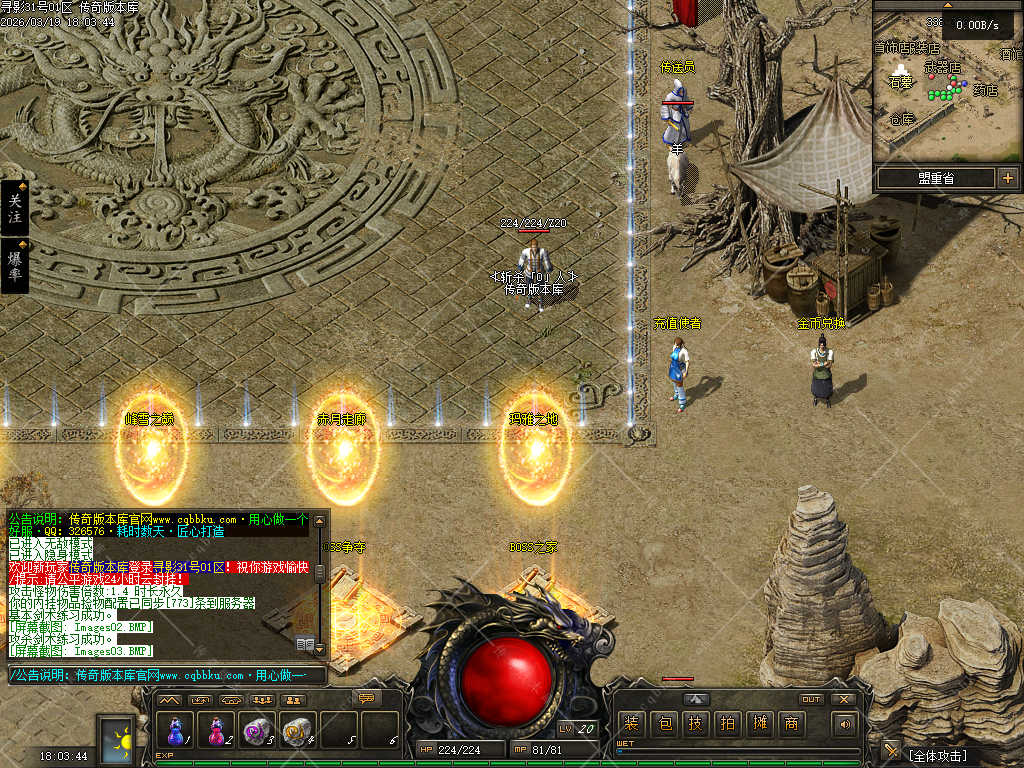
Task: Click the X exit button beside OUT
Action: tap(844, 699)
